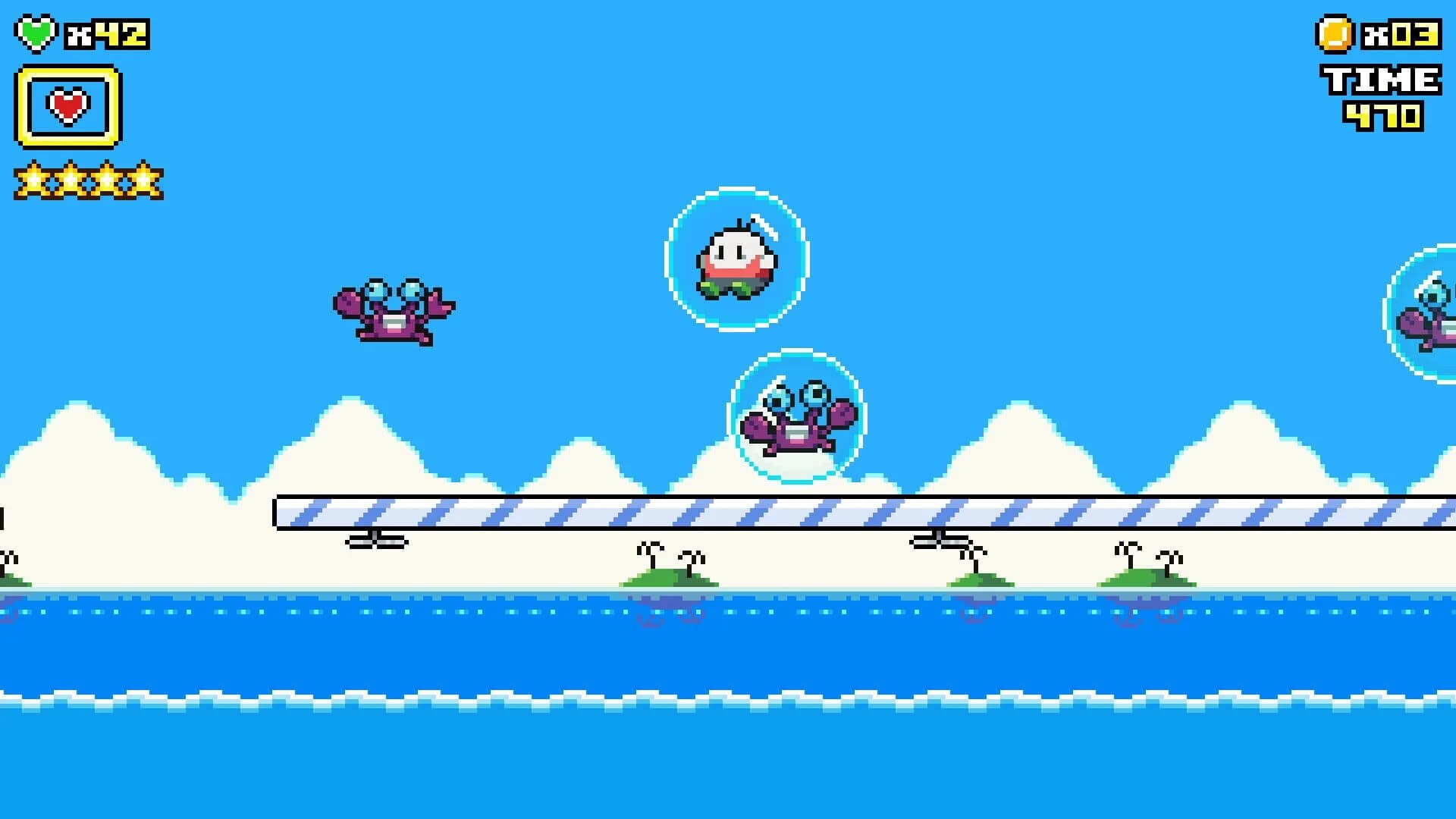The width and height of the screenshot is (1456, 819).
Task: Click the crab trapped in the lower bubble
Action: coord(796,428)
